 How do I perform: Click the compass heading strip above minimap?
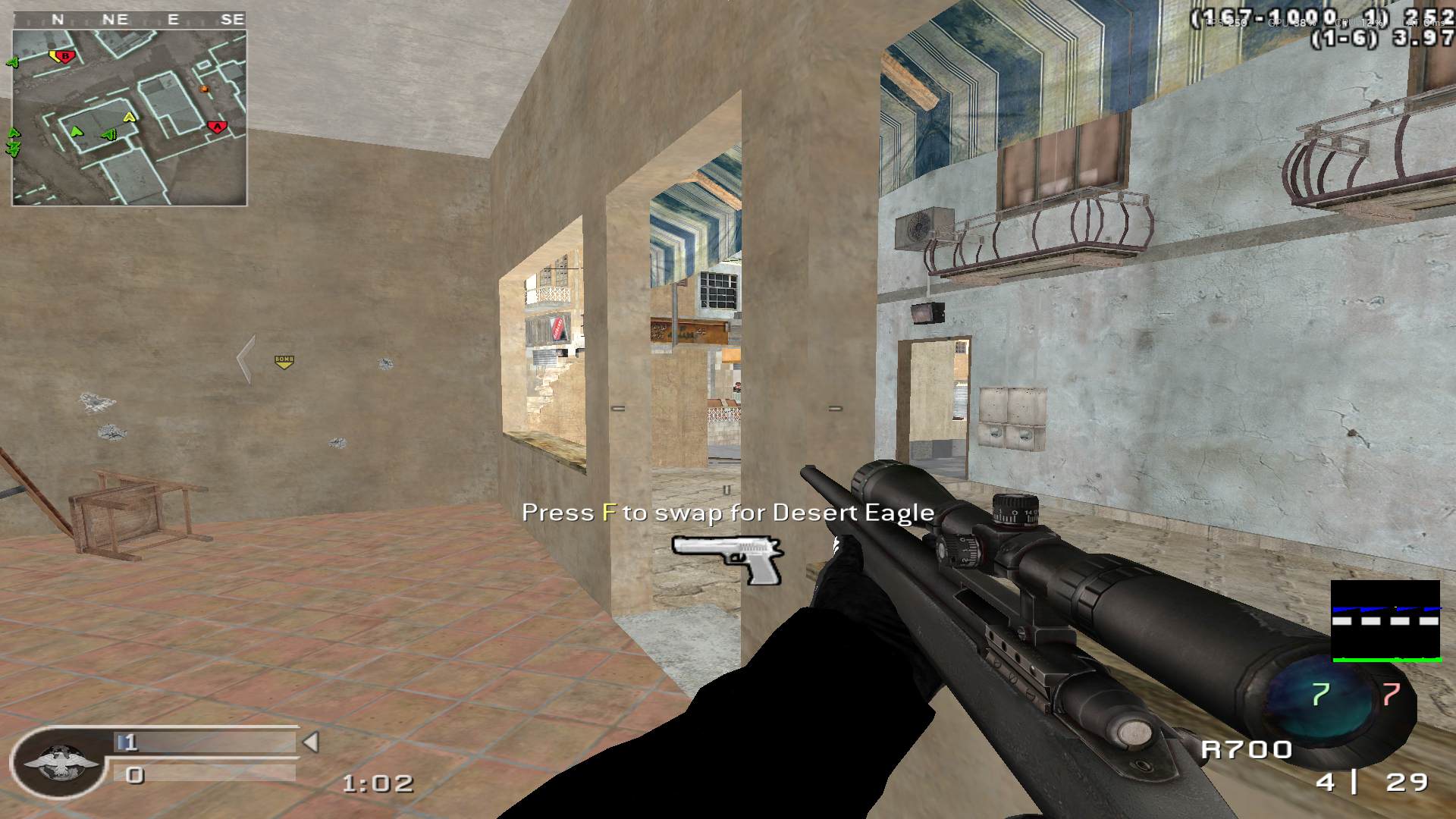point(129,20)
